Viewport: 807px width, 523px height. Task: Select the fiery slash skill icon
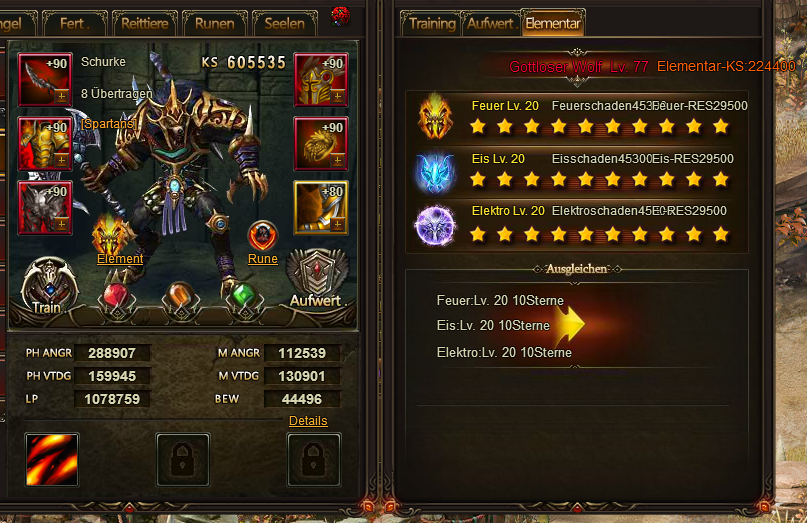click(x=52, y=459)
